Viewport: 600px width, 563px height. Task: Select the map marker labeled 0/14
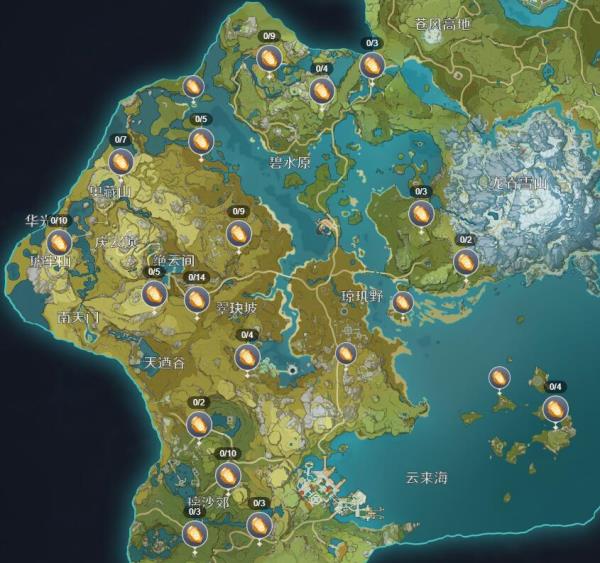coord(197,298)
